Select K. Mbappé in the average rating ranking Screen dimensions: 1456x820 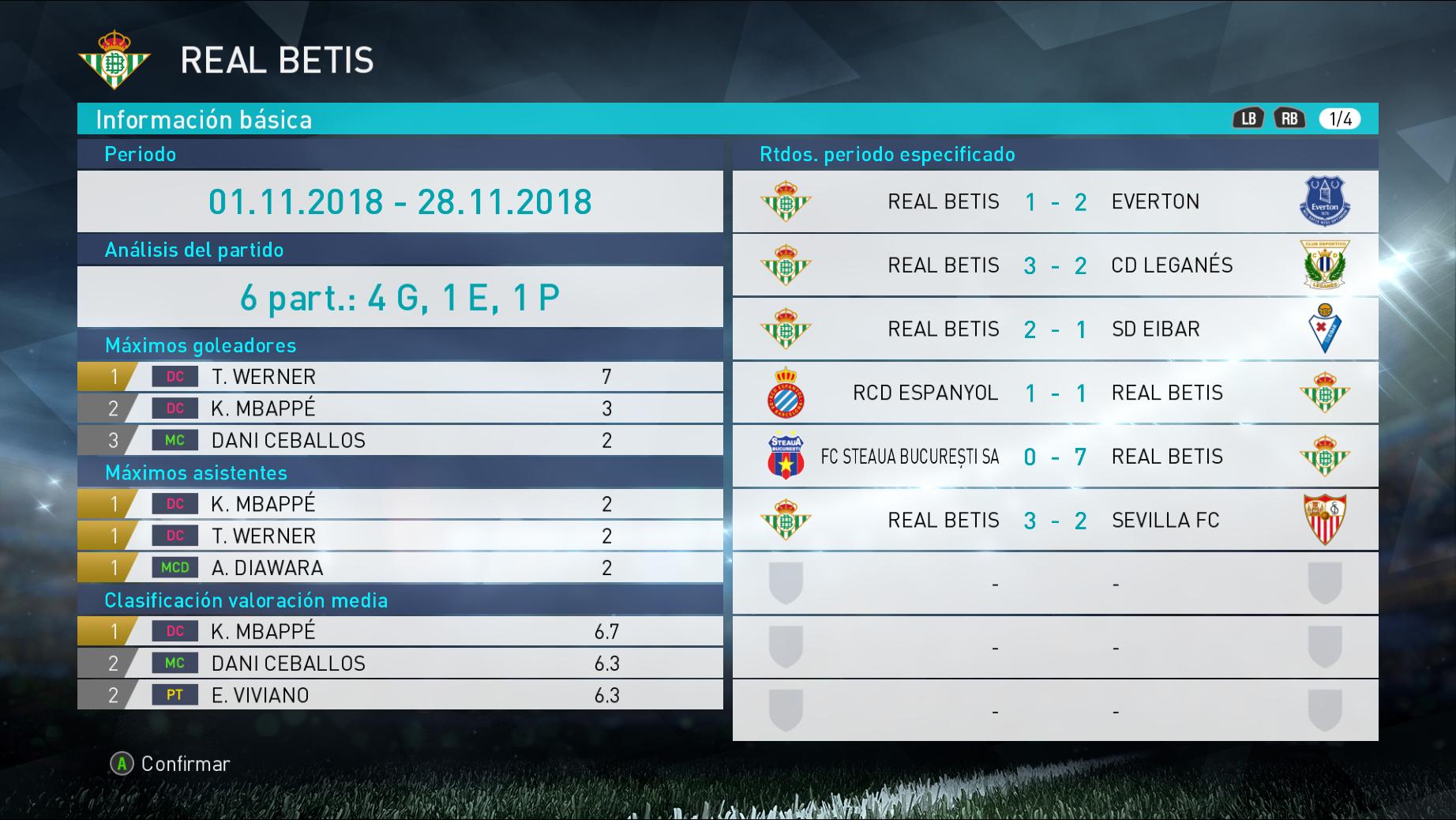tap(400, 631)
